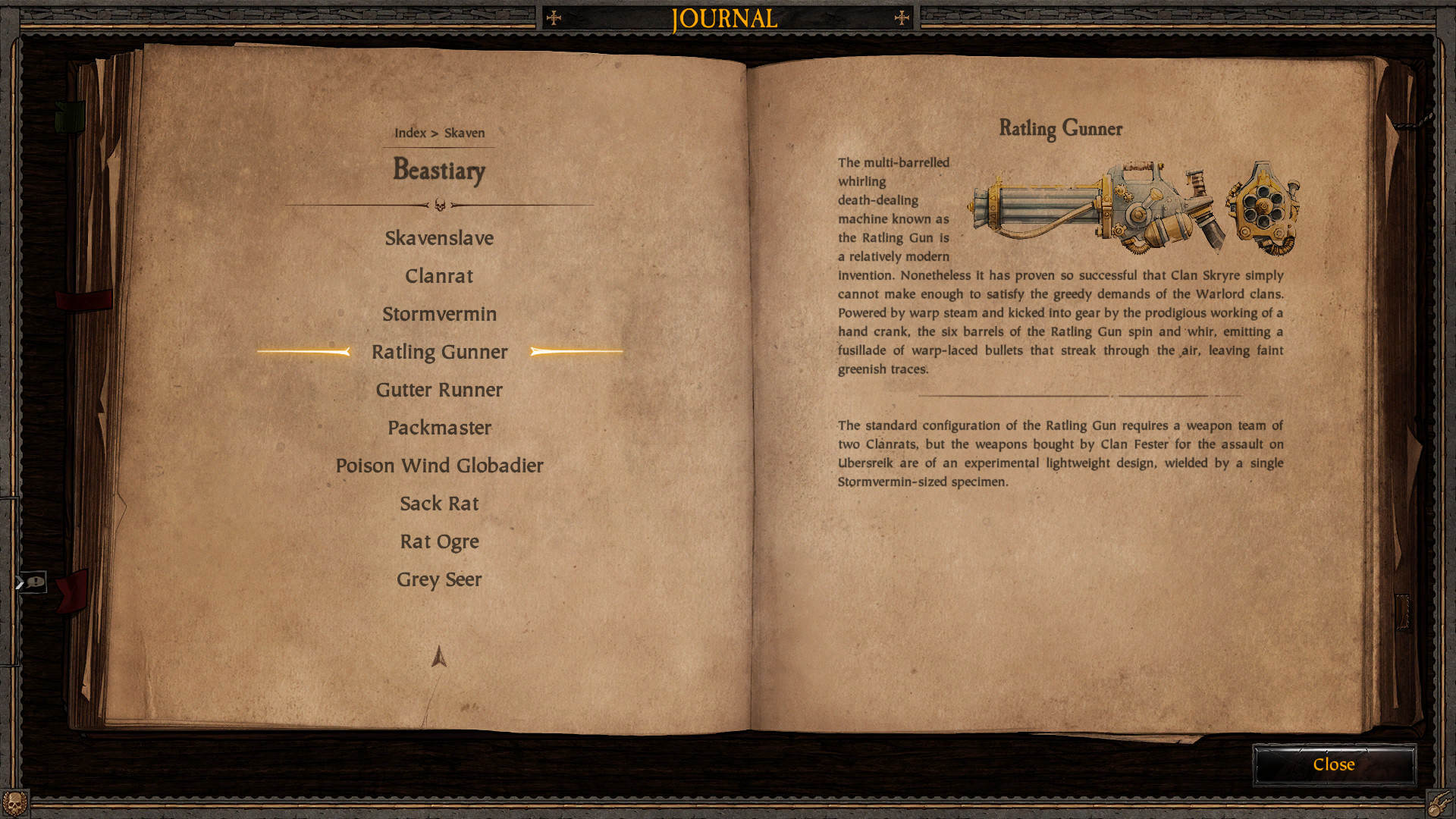The height and width of the screenshot is (819, 1456).
Task: View the Poison Wind Globadier entry
Action: [439, 466]
